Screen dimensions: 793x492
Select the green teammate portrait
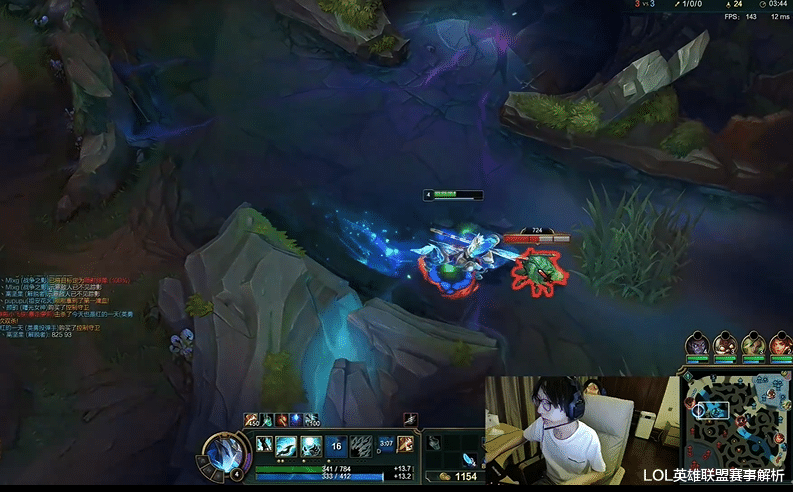coord(752,346)
